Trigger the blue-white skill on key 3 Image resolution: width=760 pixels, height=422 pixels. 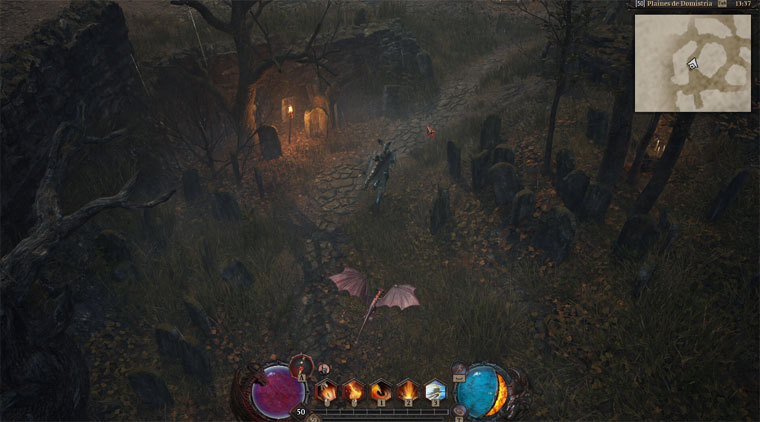[434, 391]
